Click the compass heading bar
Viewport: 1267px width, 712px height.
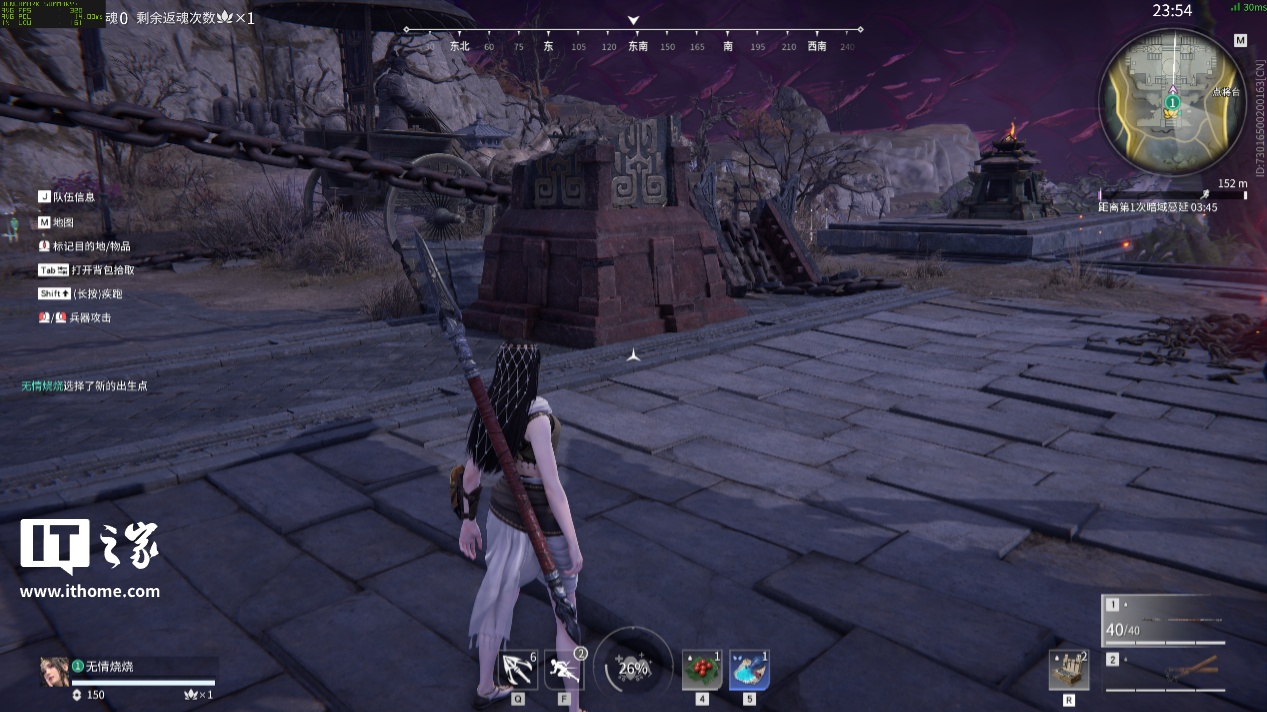click(633, 45)
